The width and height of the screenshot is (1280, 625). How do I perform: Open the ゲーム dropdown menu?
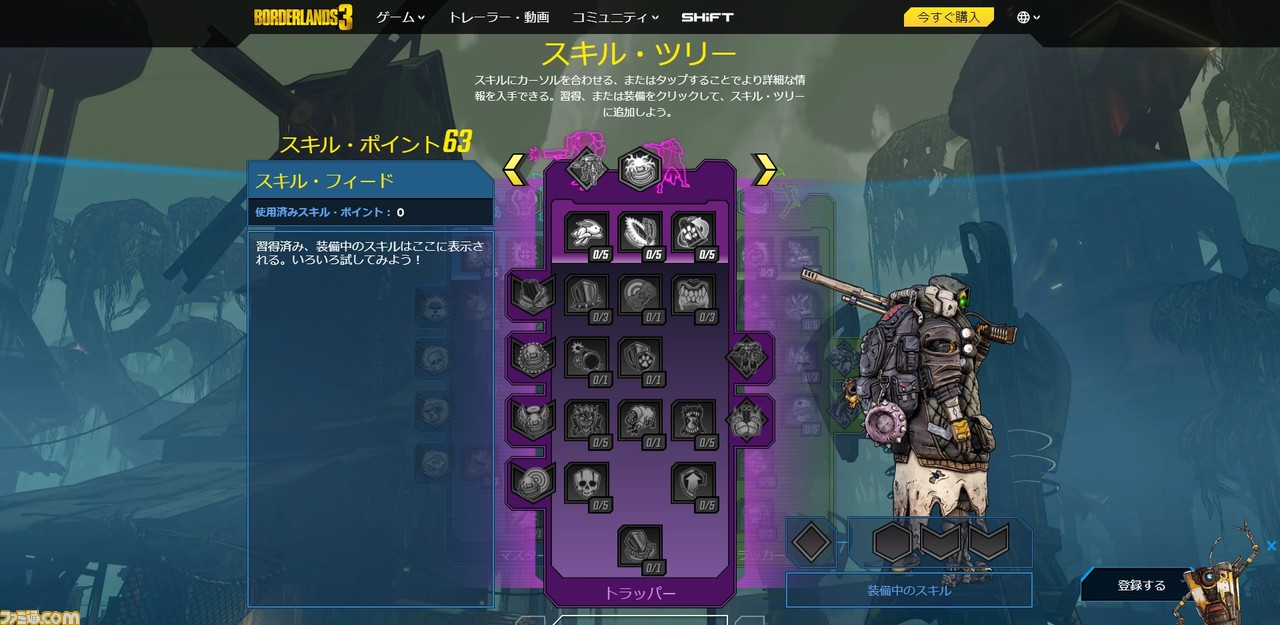(400, 17)
